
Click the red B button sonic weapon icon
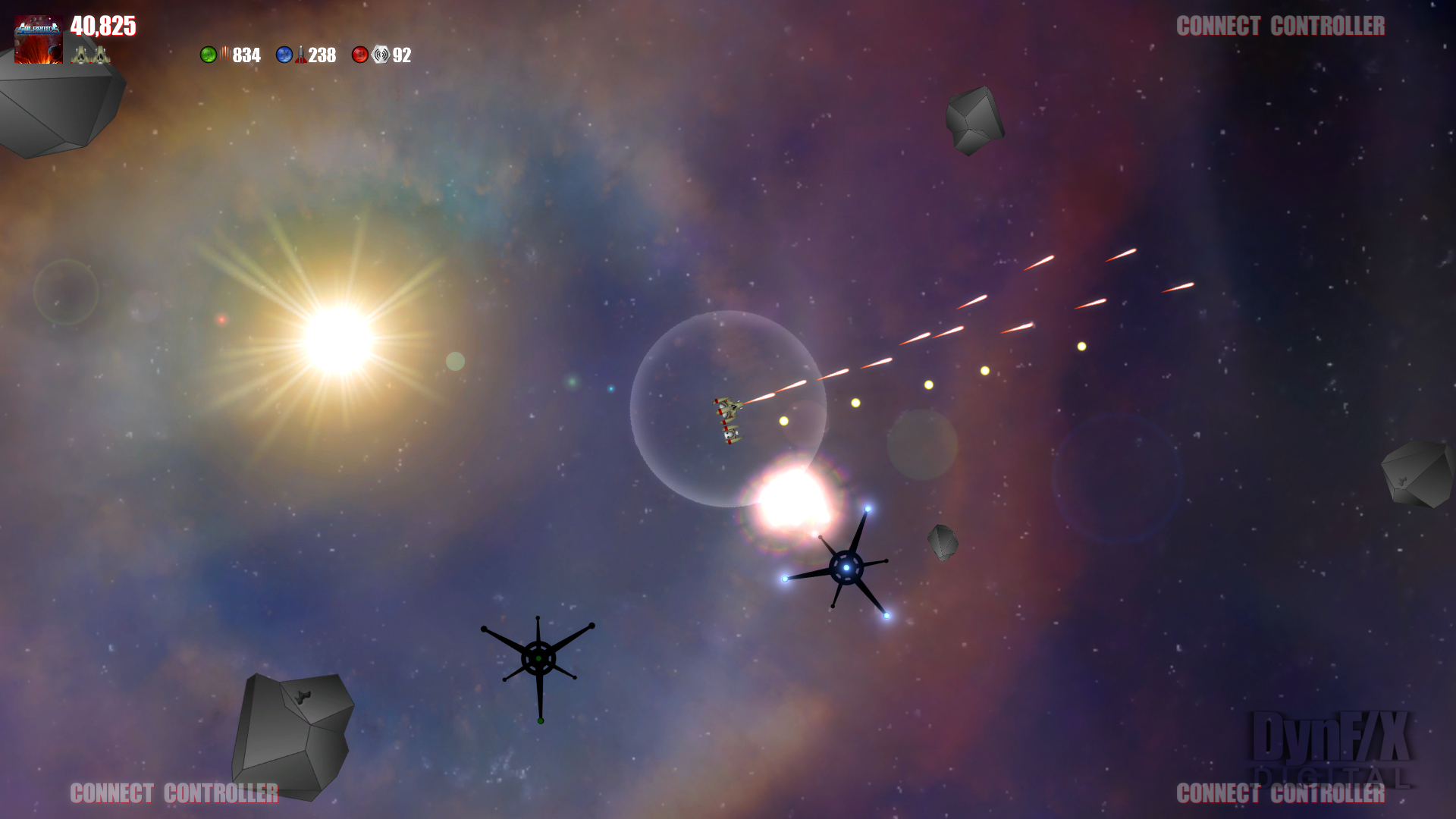359,55
